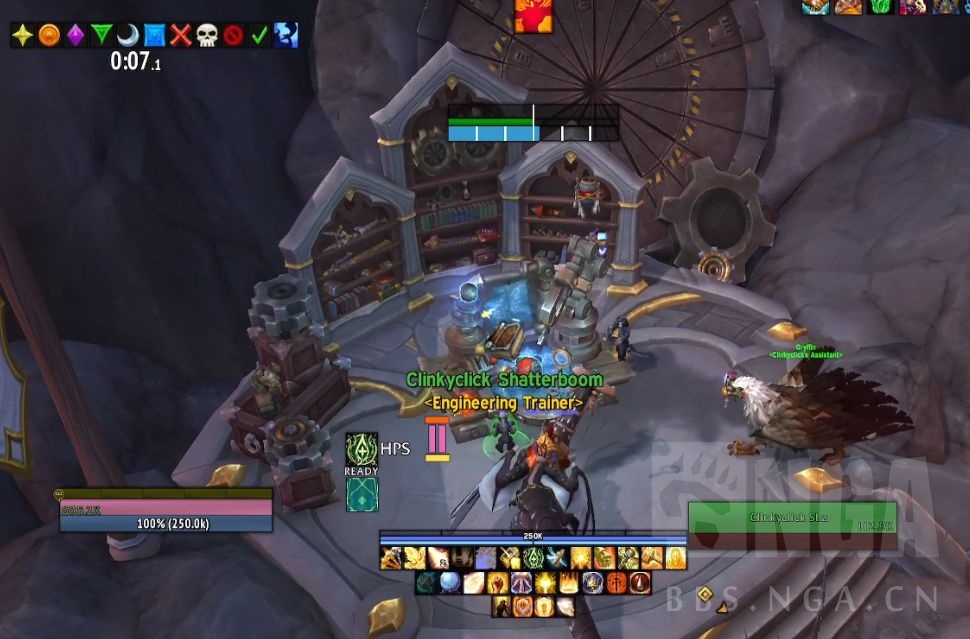Viewport: 970px width, 639px height.
Task: Start a ready check with the green checkmark
Action: 259,36
